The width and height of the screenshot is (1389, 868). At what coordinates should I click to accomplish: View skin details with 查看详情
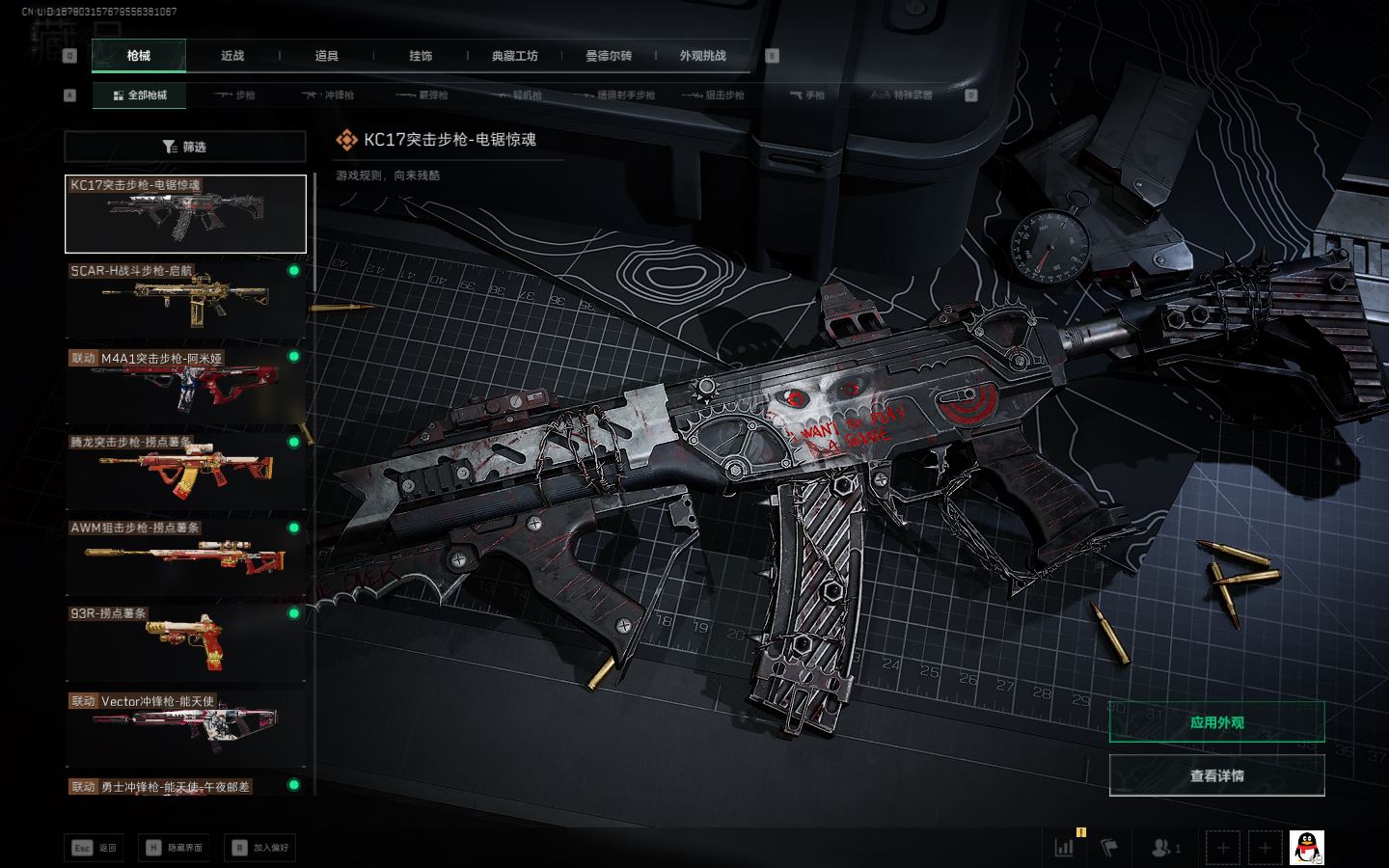point(1216,775)
